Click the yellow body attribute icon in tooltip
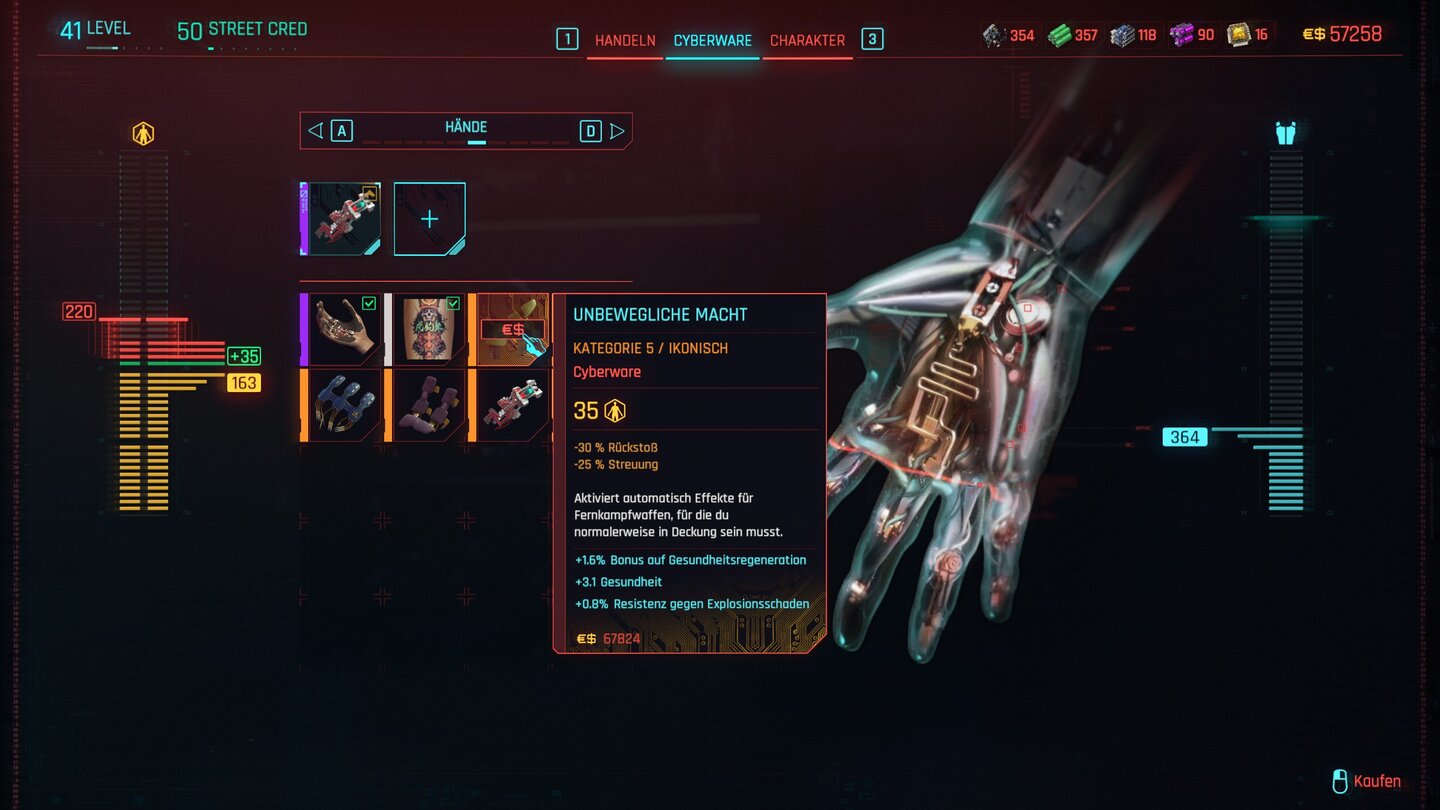This screenshot has height=810, width=1440. point(617,410)
